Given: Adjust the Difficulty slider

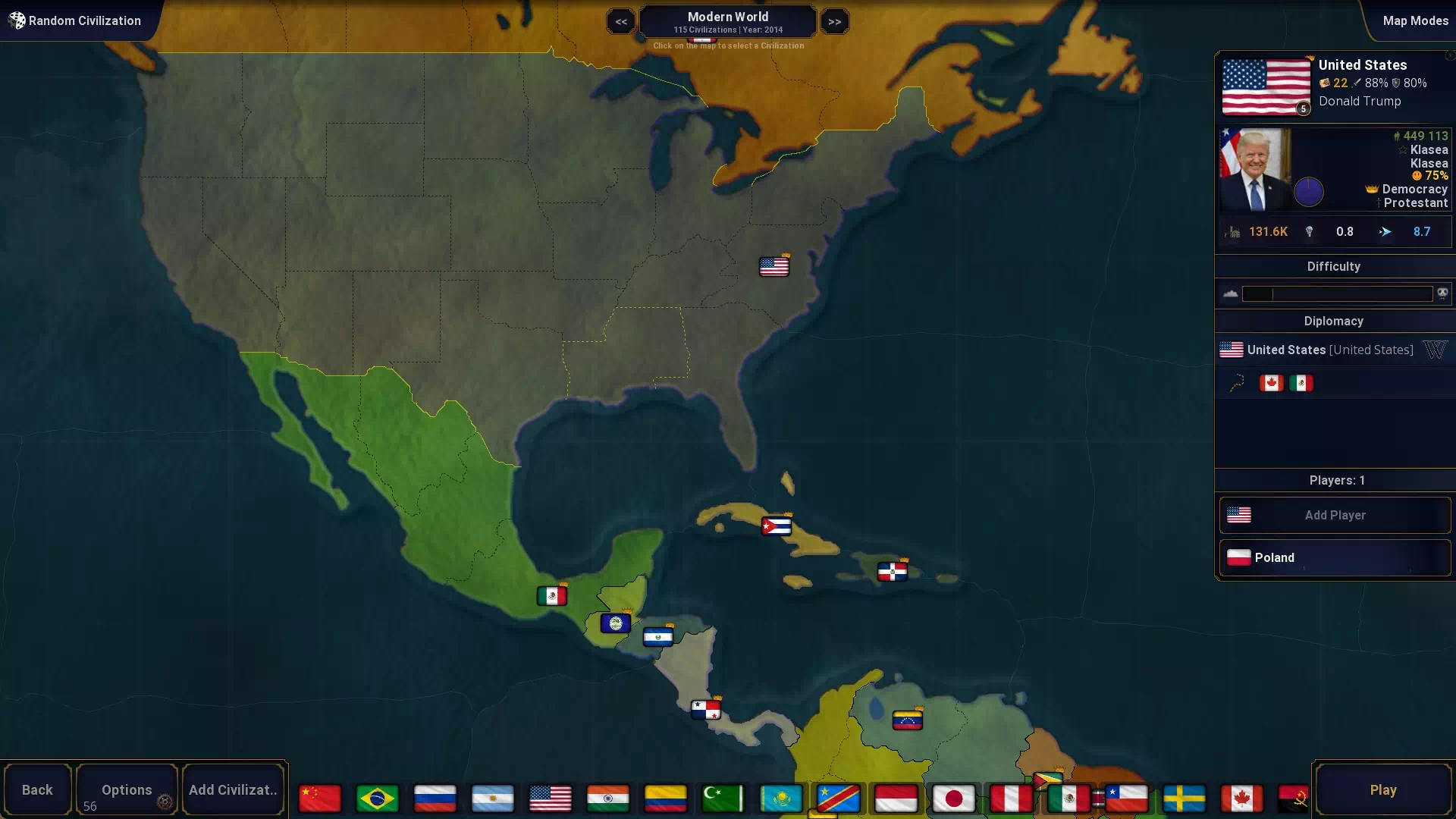Looking at the screenshot, I should pyautogui.click(x=1337, y=294).
